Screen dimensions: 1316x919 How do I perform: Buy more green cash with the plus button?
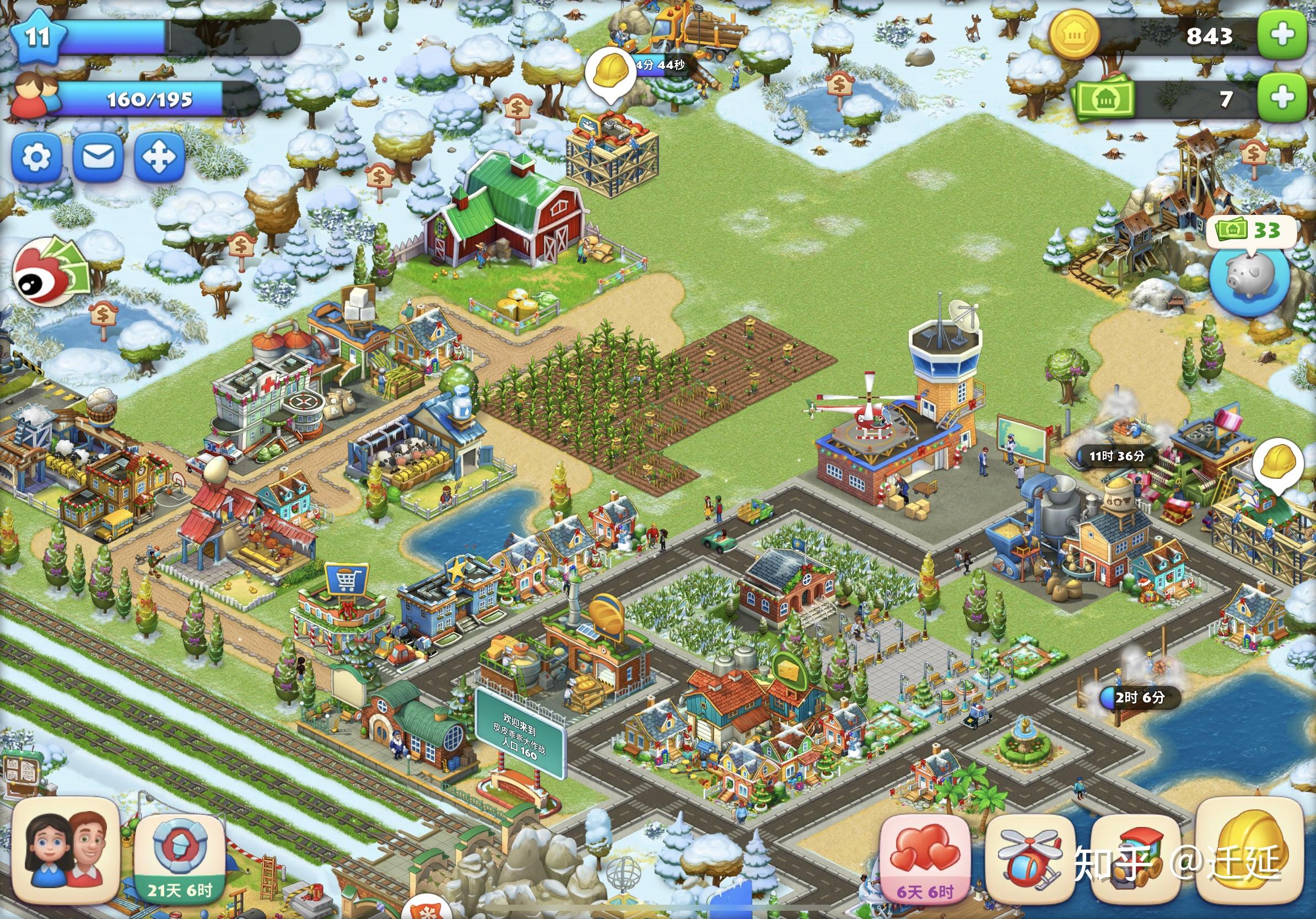click(1283, 98)
